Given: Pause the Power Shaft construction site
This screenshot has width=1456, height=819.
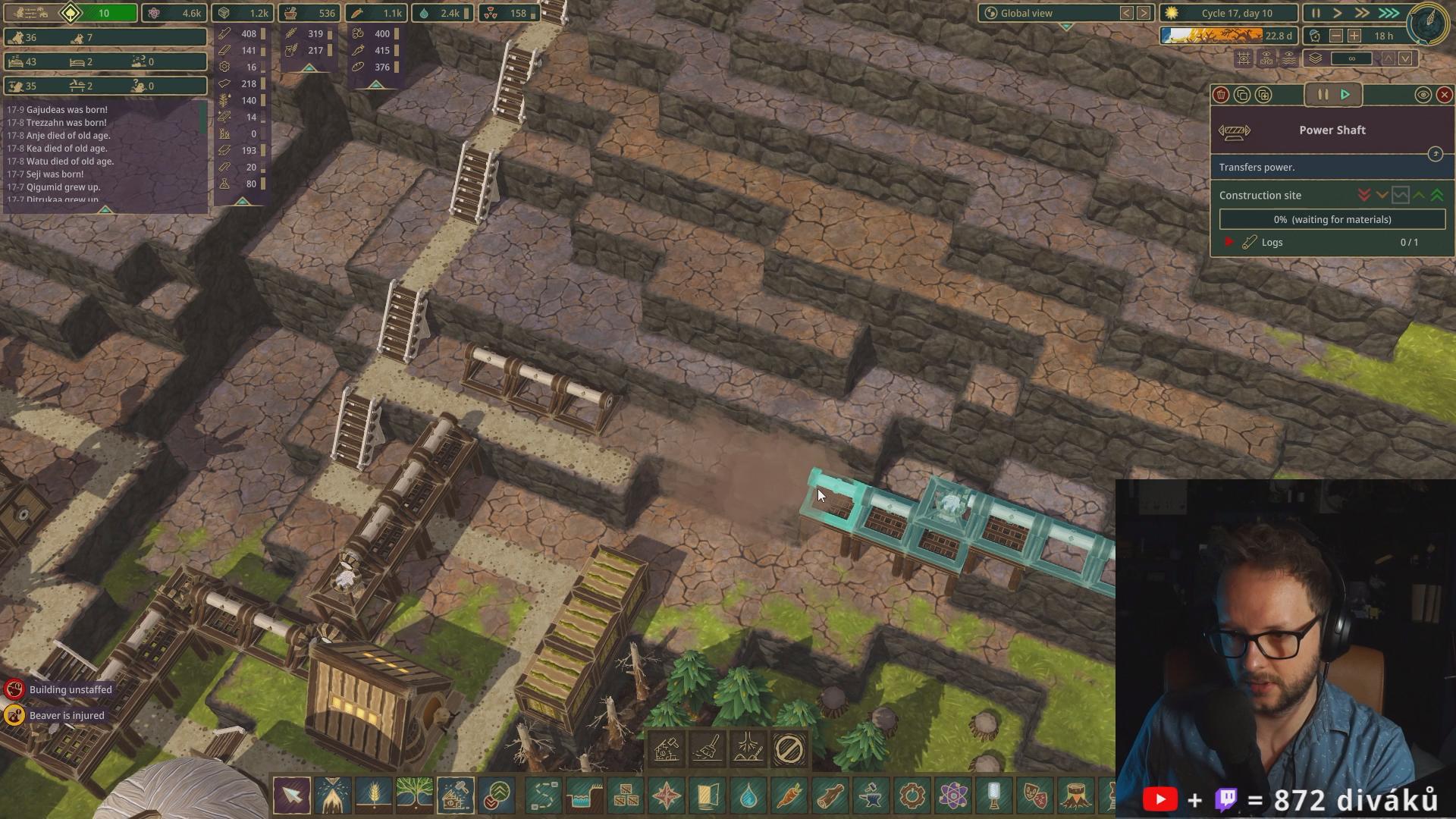Looking at the screenshot, I should [x=1323, y=95].
